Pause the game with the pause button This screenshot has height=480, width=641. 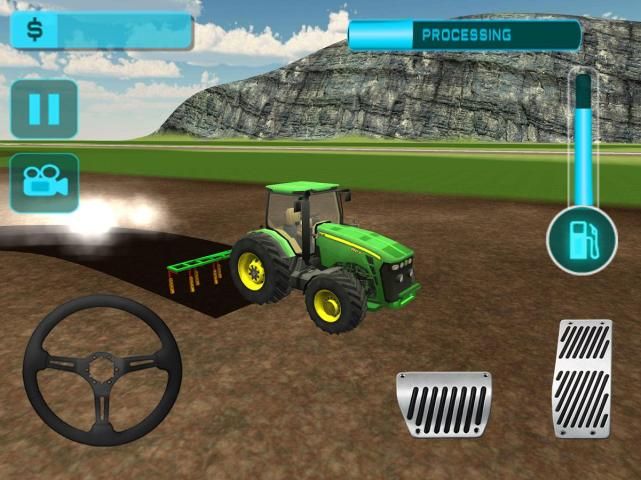pyautogui.click(x=44, y=109)
